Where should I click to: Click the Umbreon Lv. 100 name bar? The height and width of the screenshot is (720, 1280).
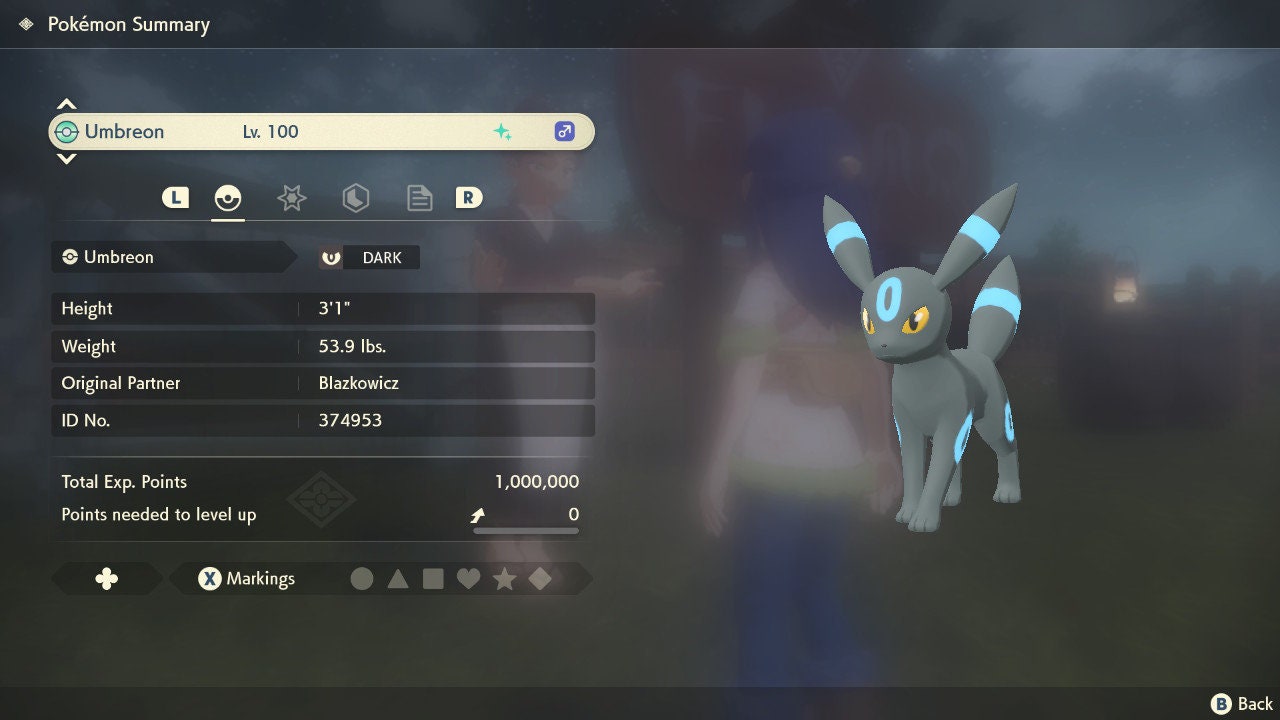(321, 132)
